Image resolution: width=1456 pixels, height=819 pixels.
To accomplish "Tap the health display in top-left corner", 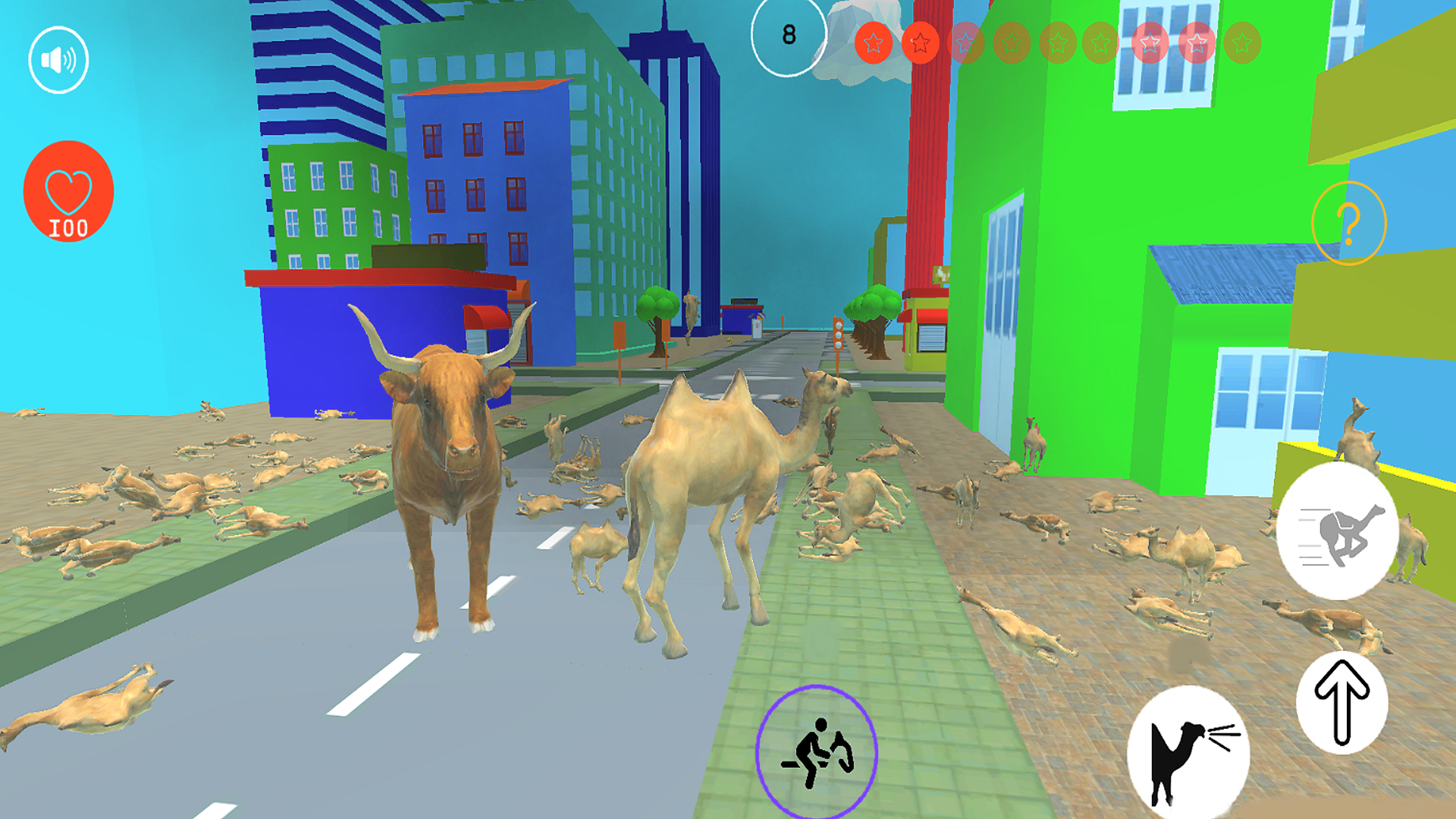I will pyautogui.click(x=67, y=192).
